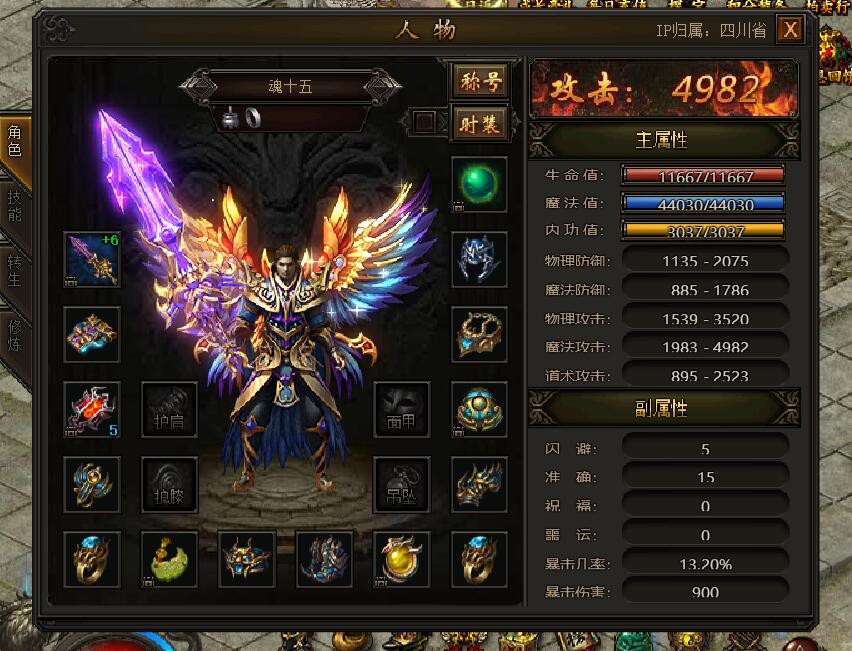This screenshot has height=651, width=852.
Task: Switch to the 角色 tab
Action: 15,143
